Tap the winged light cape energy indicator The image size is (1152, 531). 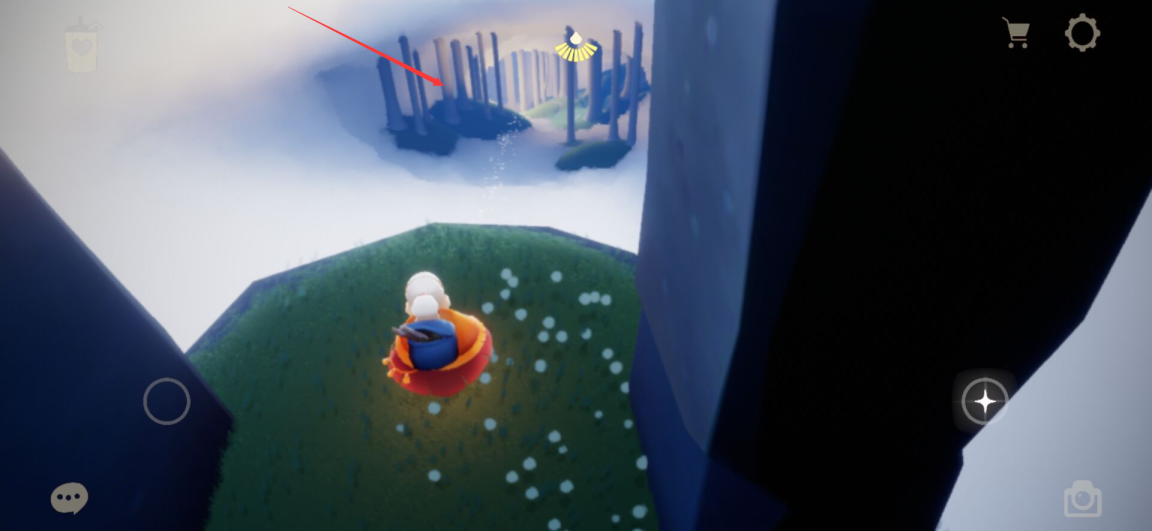[x=576, y=46]
